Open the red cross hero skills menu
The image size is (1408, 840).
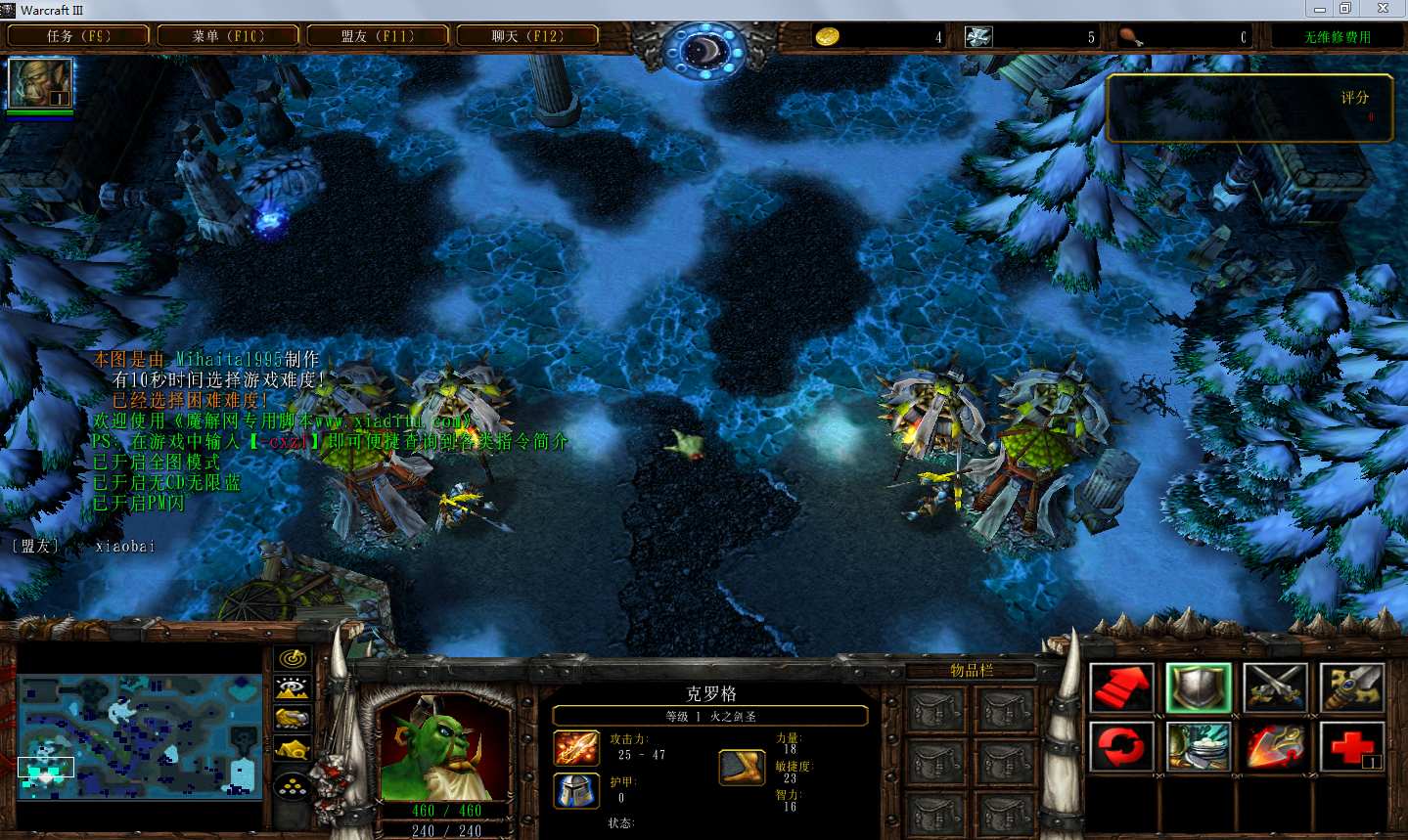tap(1352, 747)
